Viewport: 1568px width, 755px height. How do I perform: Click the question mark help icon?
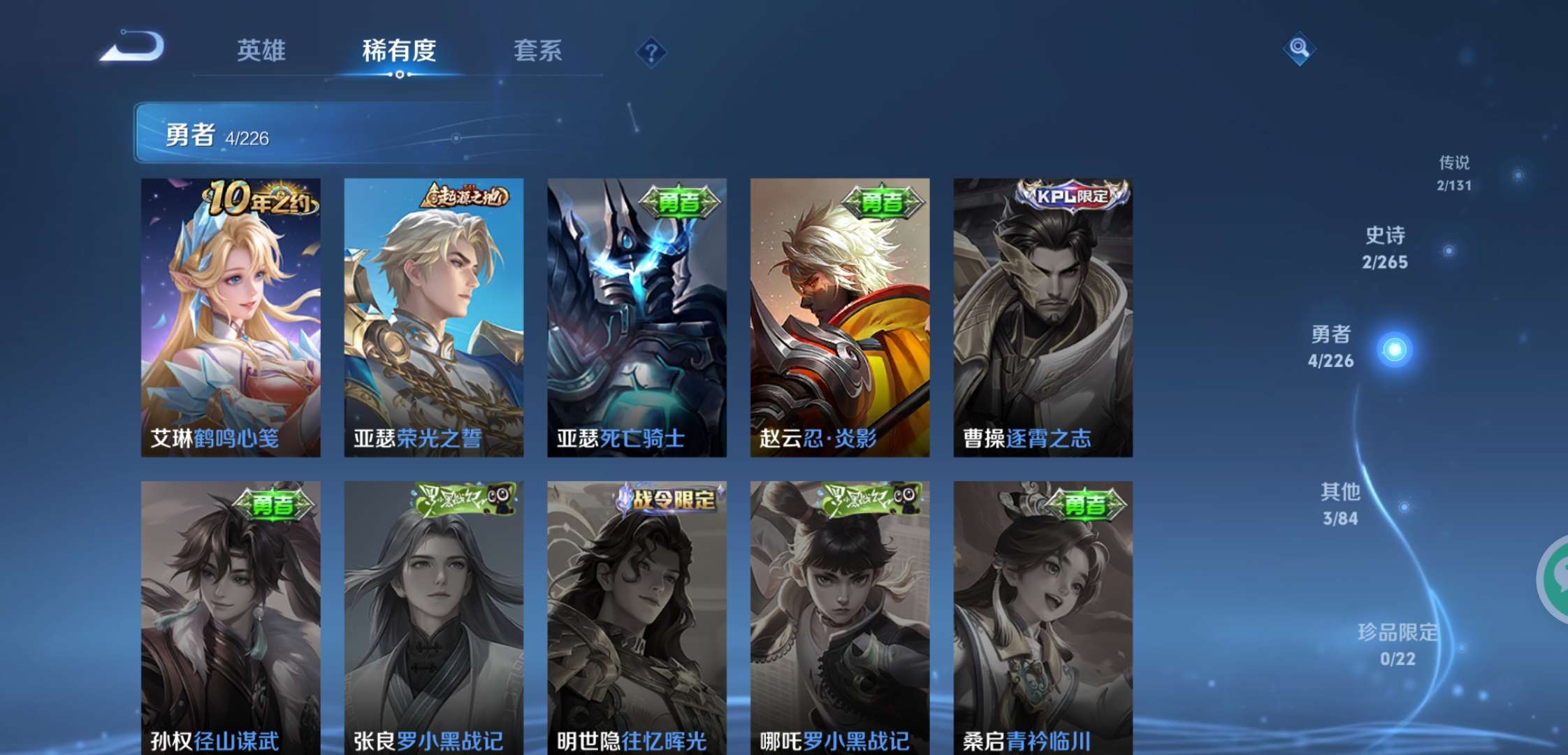[x=651, y=52]
